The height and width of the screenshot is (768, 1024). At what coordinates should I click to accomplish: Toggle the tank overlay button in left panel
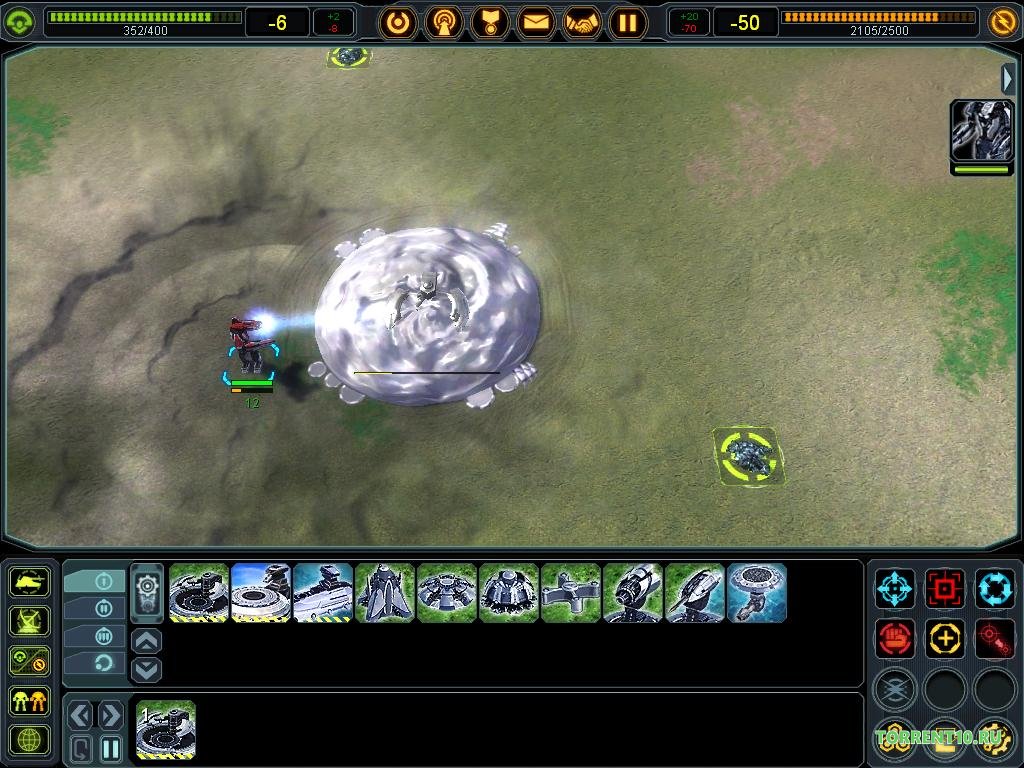coord(29,581)
